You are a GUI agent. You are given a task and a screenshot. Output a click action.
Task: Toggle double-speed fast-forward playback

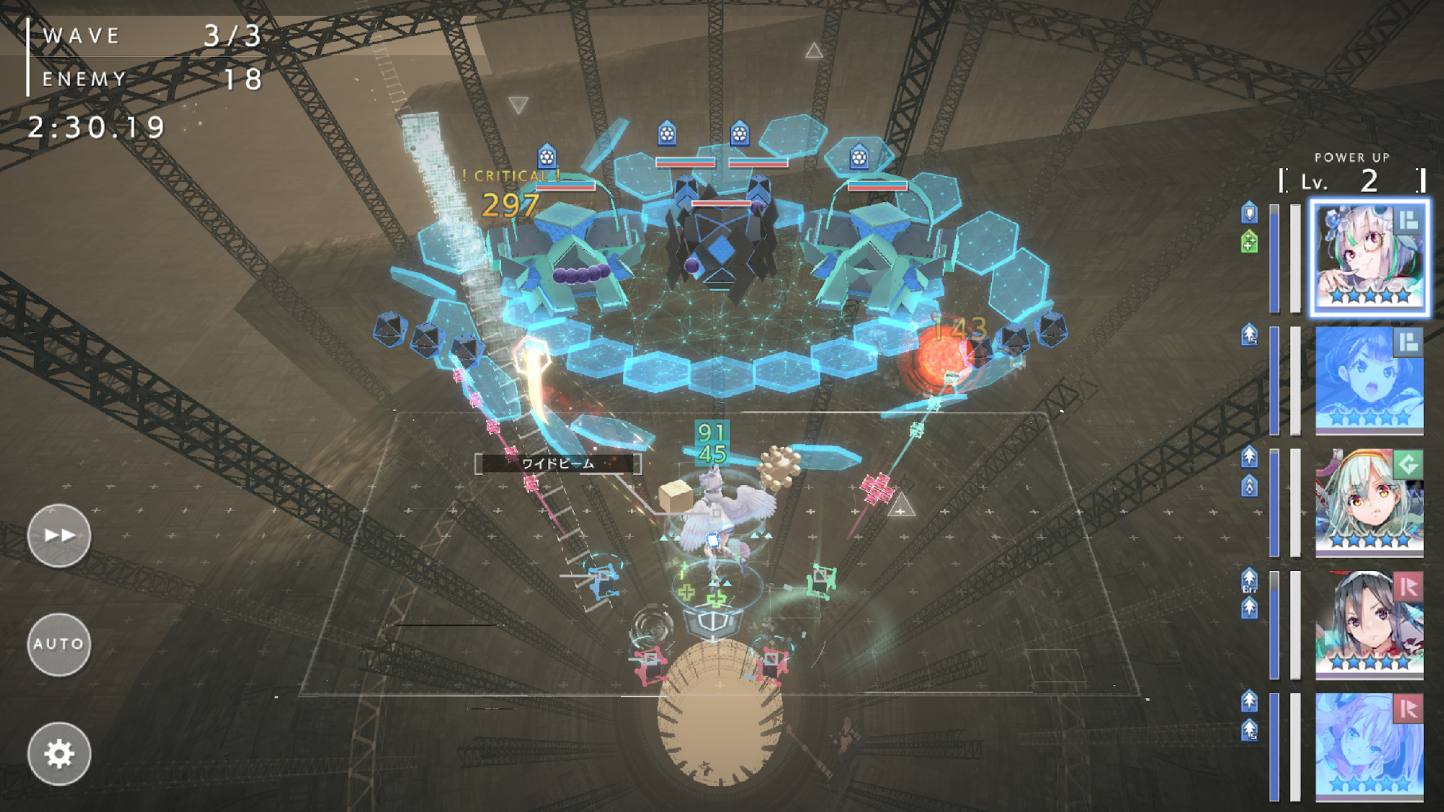click(58, 535)
